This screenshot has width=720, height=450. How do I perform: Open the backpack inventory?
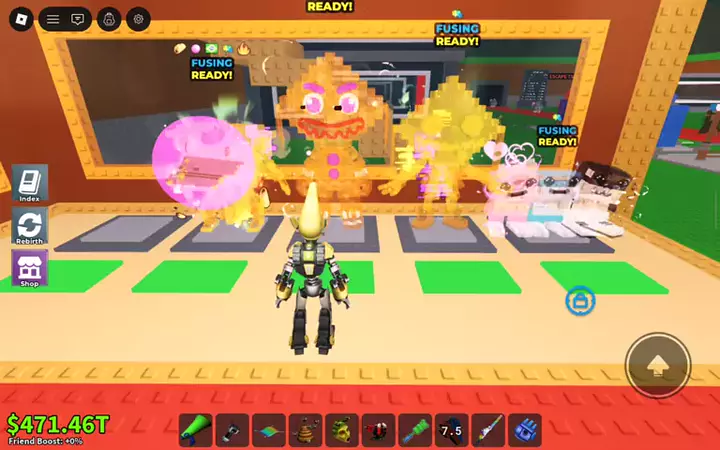coord(110,18)
